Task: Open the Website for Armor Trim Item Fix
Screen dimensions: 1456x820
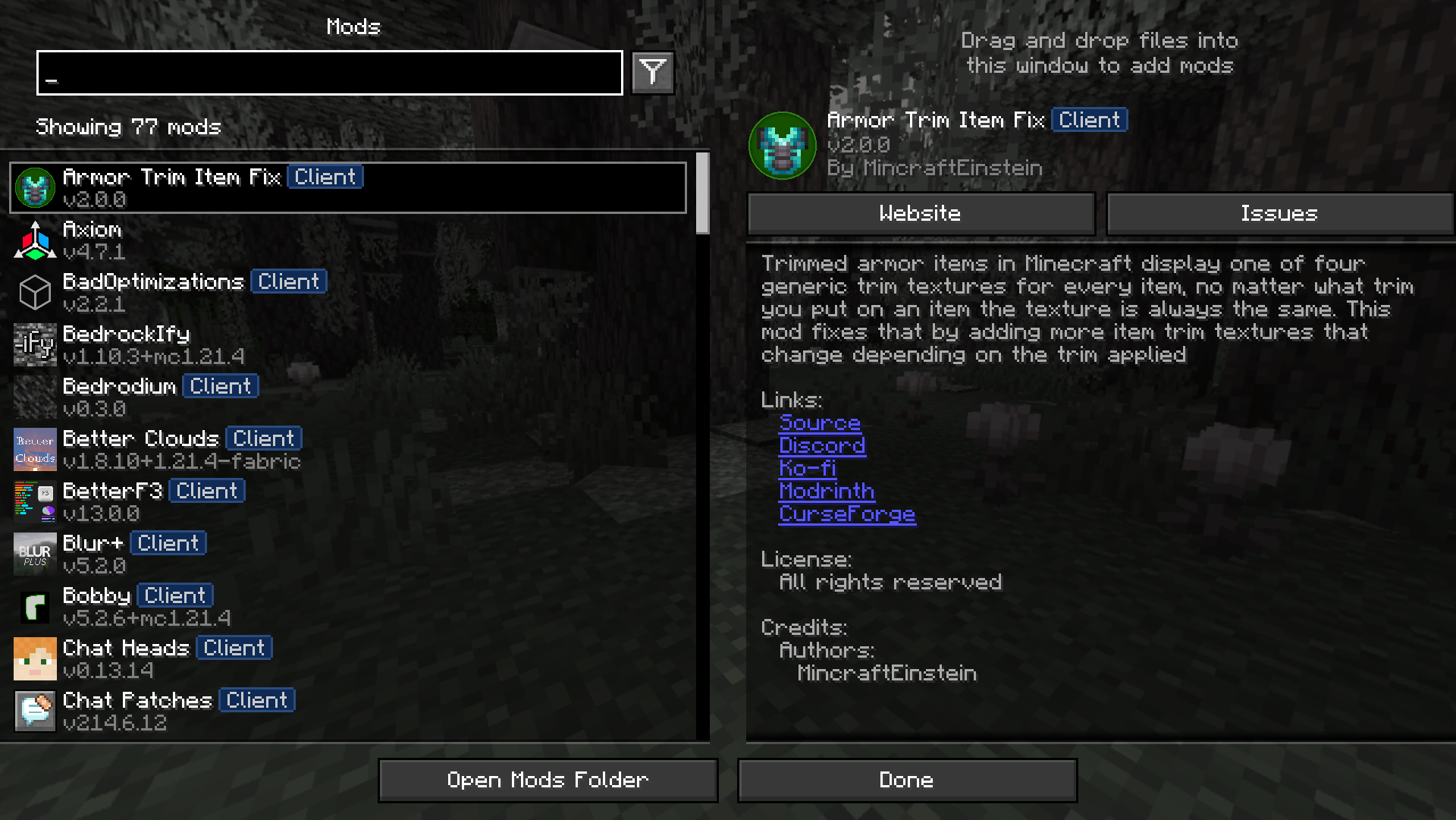Action: [x=920, y=213]
